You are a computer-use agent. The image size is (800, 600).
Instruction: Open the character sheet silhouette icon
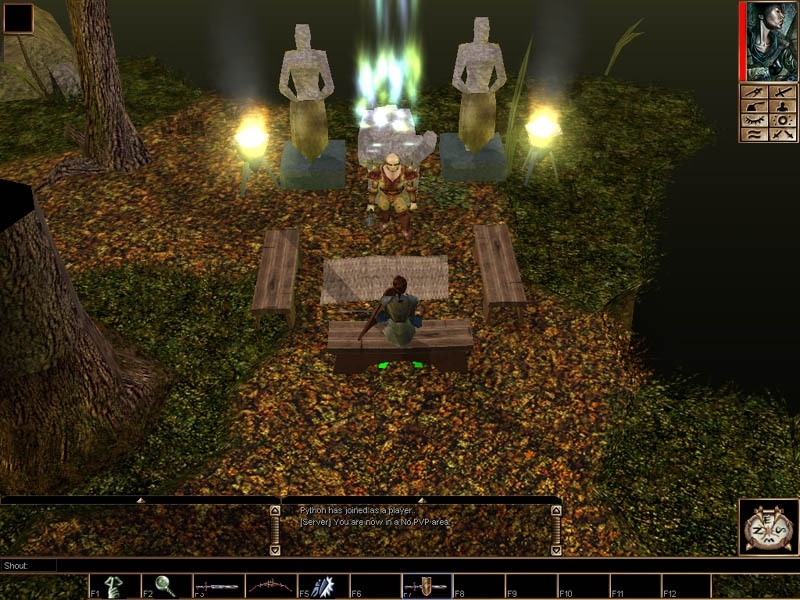coord(783,106)
